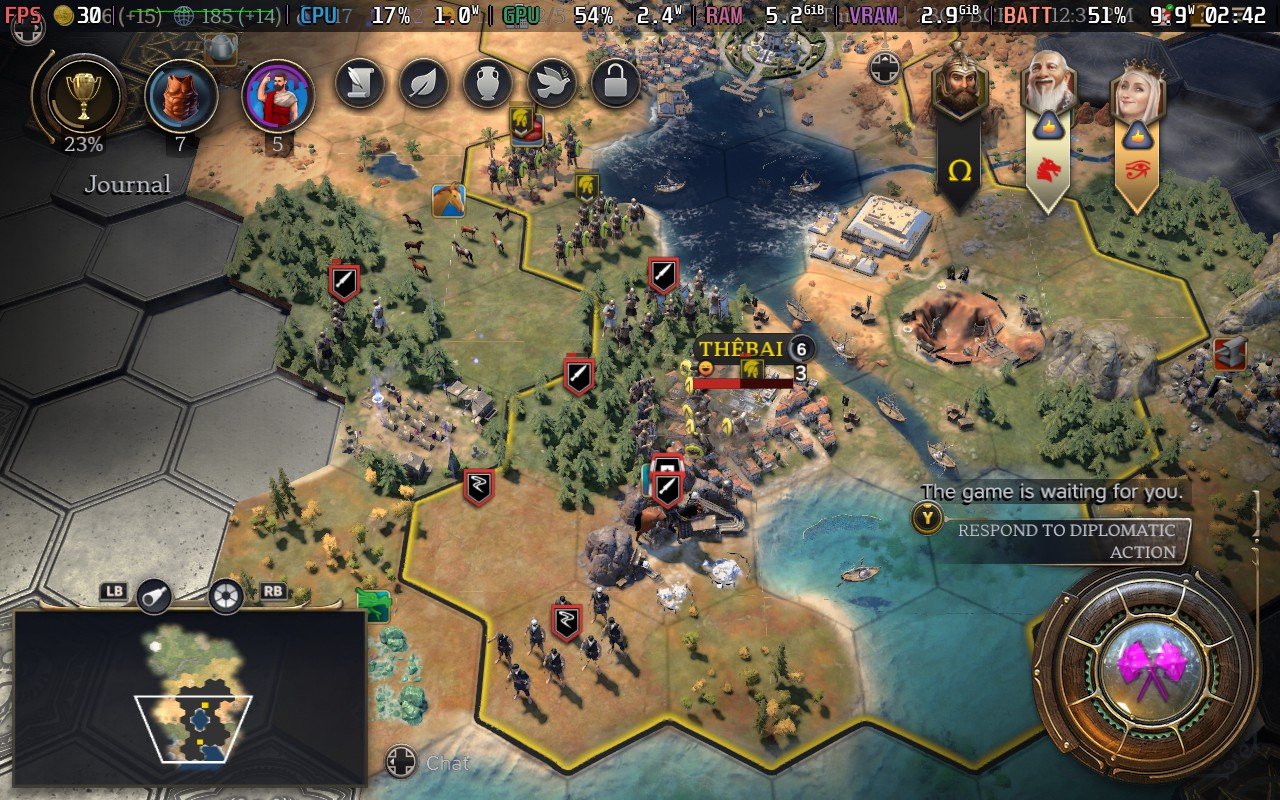Viewport: 1280px width, 800px height.
Task: Open the amphora cultural wonders icon
Action: 489,83
